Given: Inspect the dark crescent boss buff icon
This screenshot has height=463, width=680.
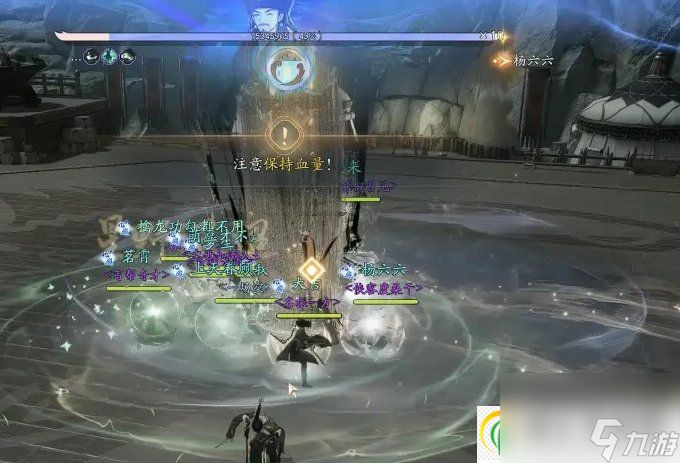Looking at the screenshot, I should 91,56.
